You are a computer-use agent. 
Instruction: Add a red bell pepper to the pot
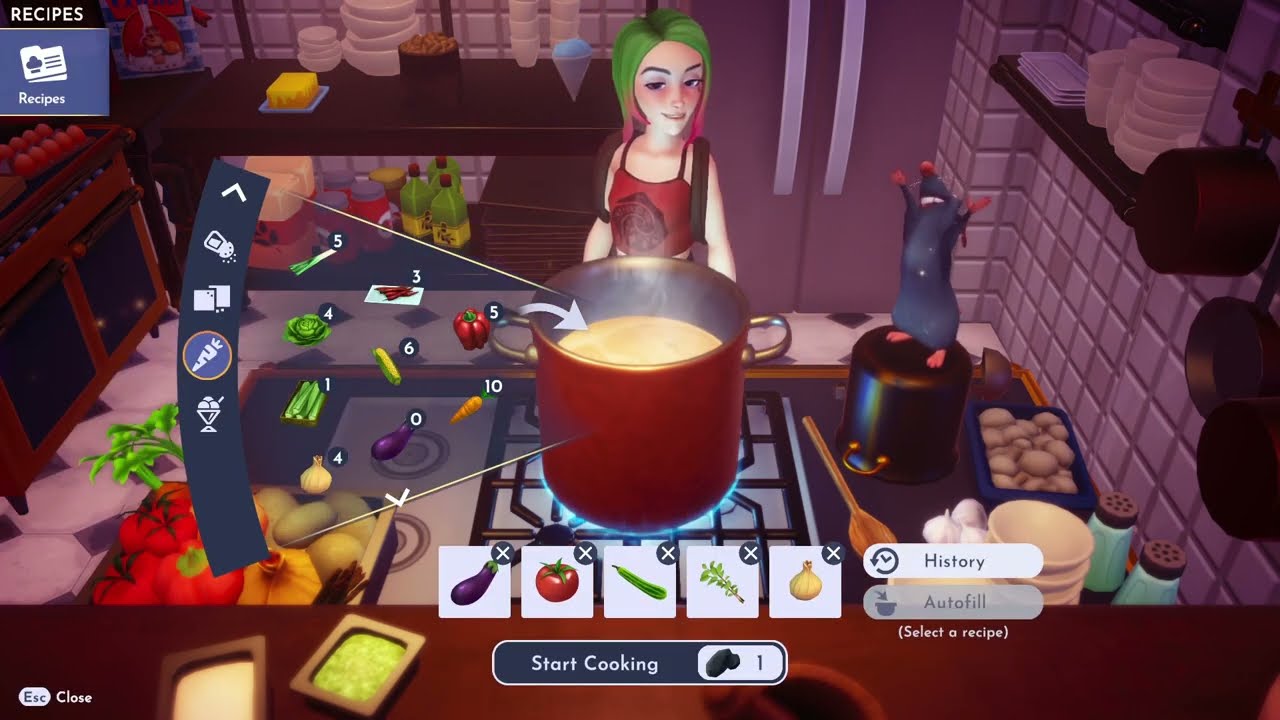pyautogui.click(x=470, y=328)
